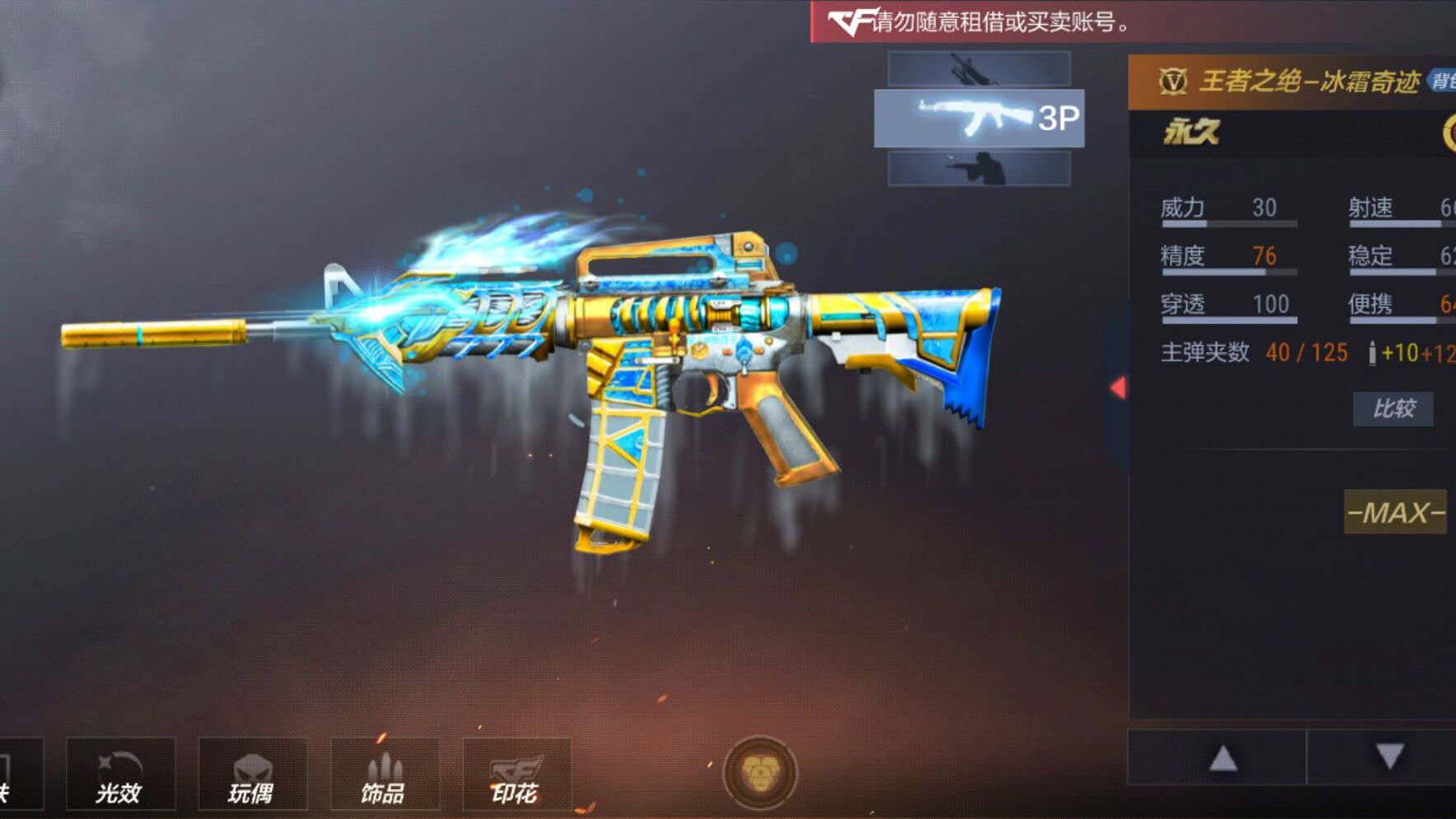1456x819 pixels.
Task: Select the 玩偶 (doll) customization icon
Action: [253, 774]
